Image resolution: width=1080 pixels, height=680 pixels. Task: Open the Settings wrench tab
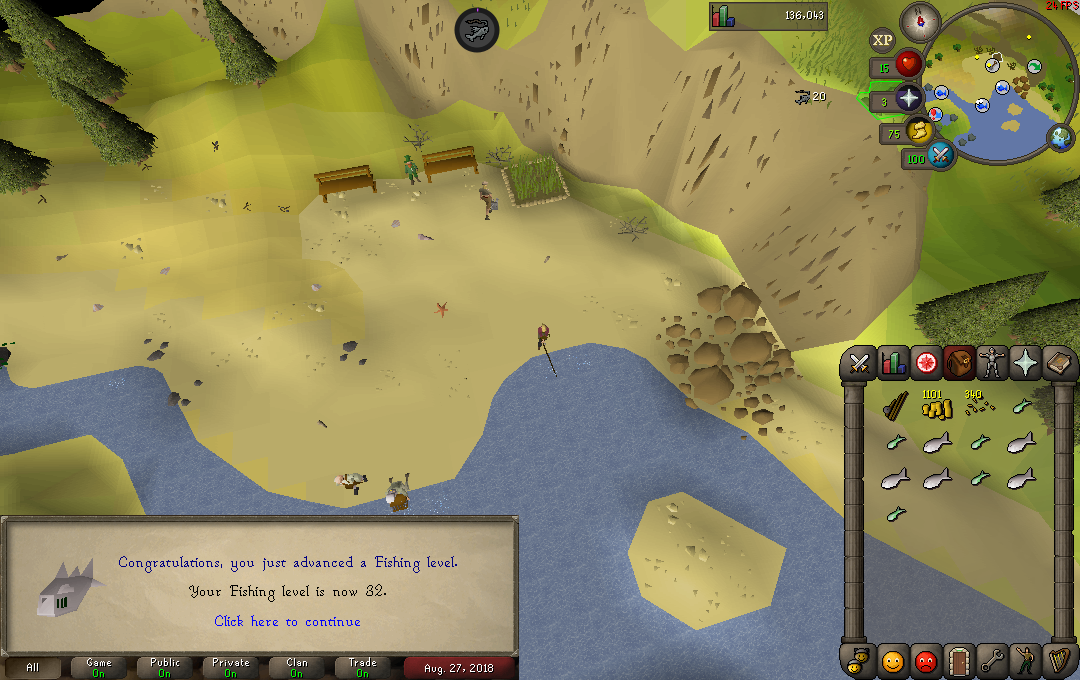click(x=992, y=660)
